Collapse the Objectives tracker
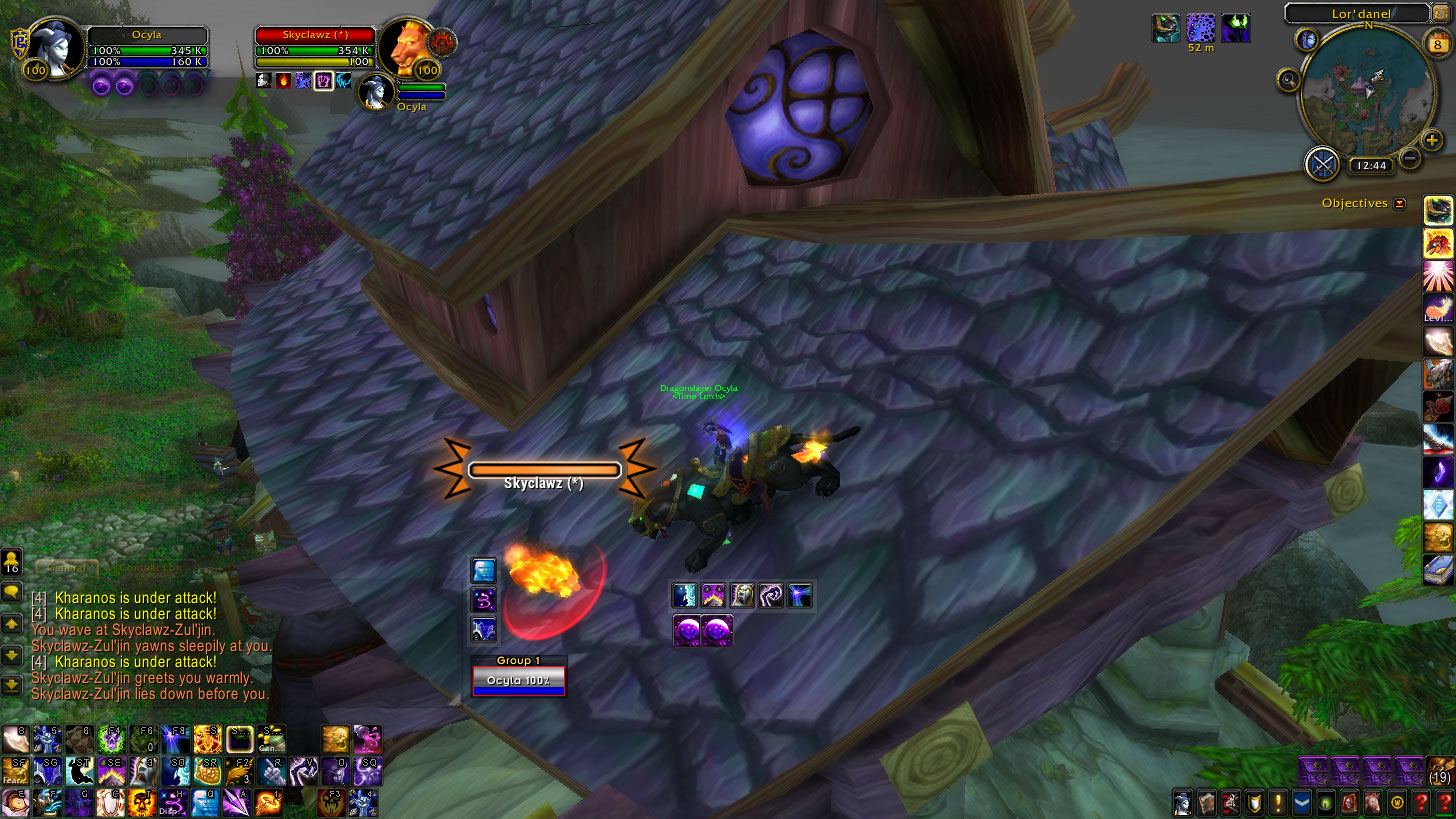The image size is (1456, 819). click(x=1400, y=203)
